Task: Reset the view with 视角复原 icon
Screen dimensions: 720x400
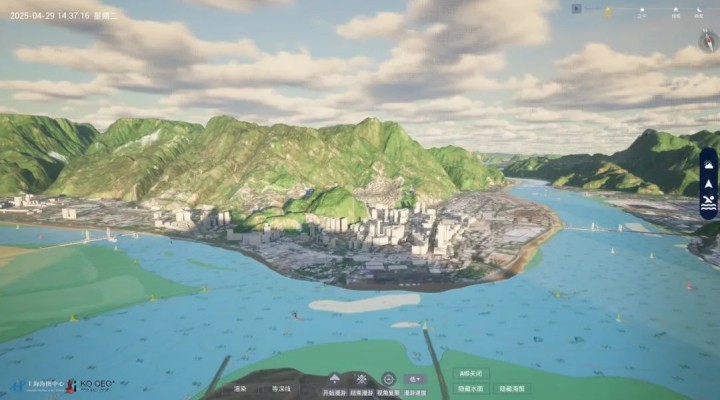Action: tap(388, 380)
